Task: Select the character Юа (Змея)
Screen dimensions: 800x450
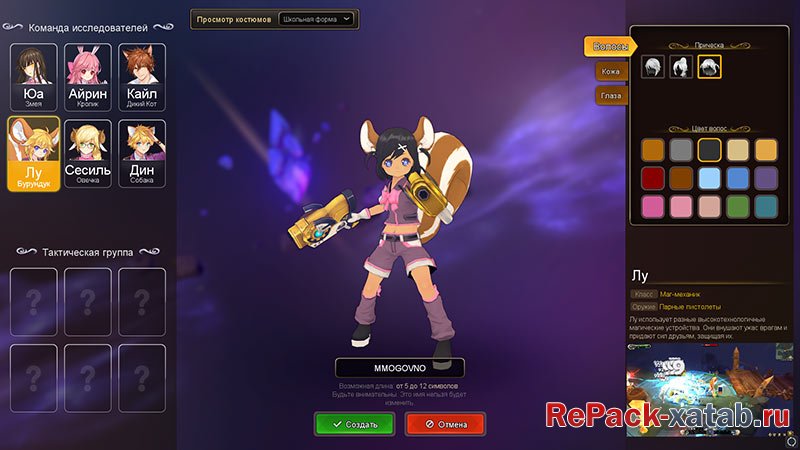Action: coord(32,76)
